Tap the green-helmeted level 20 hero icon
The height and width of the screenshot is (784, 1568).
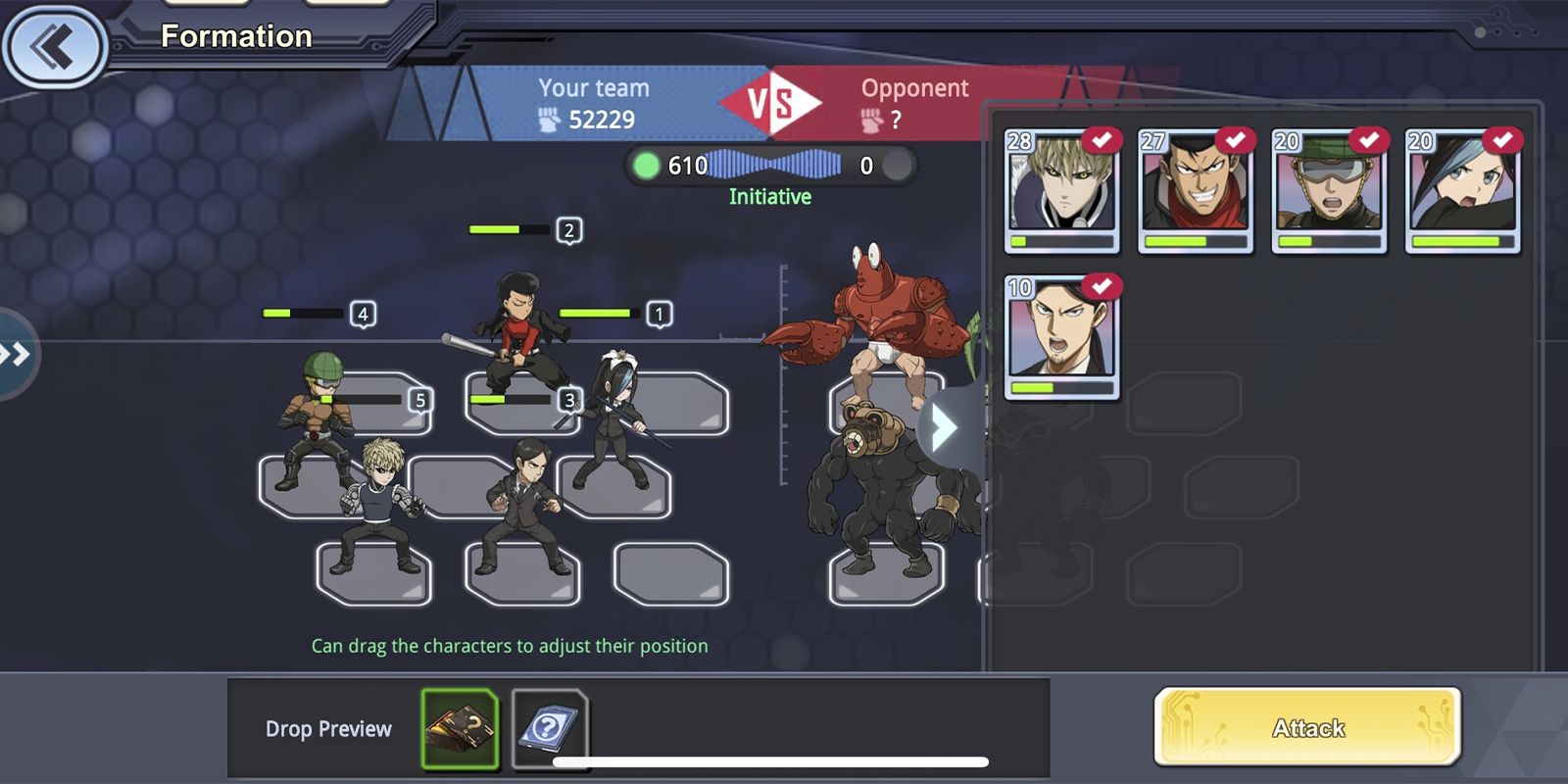tap(1329, 191)
